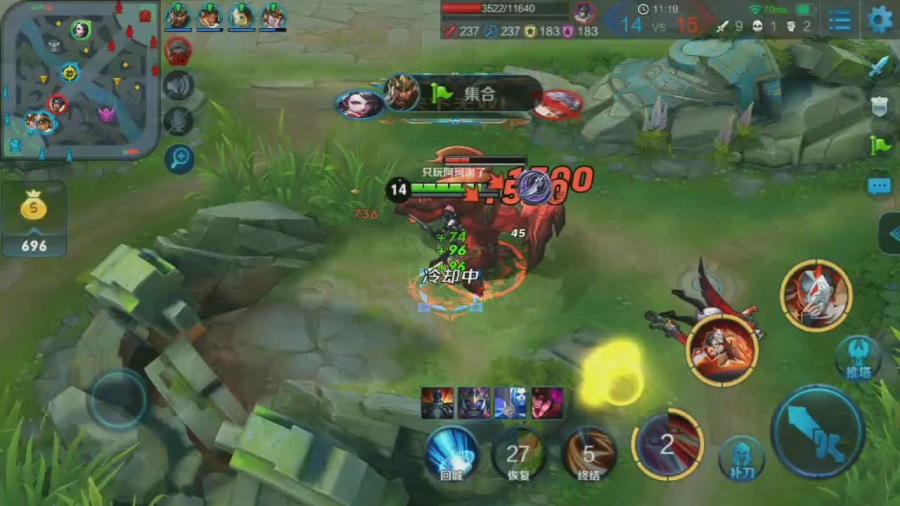Send the retreat shield signal
The width and height of the screenshot is (900, 506).
[x=879, y=106]
